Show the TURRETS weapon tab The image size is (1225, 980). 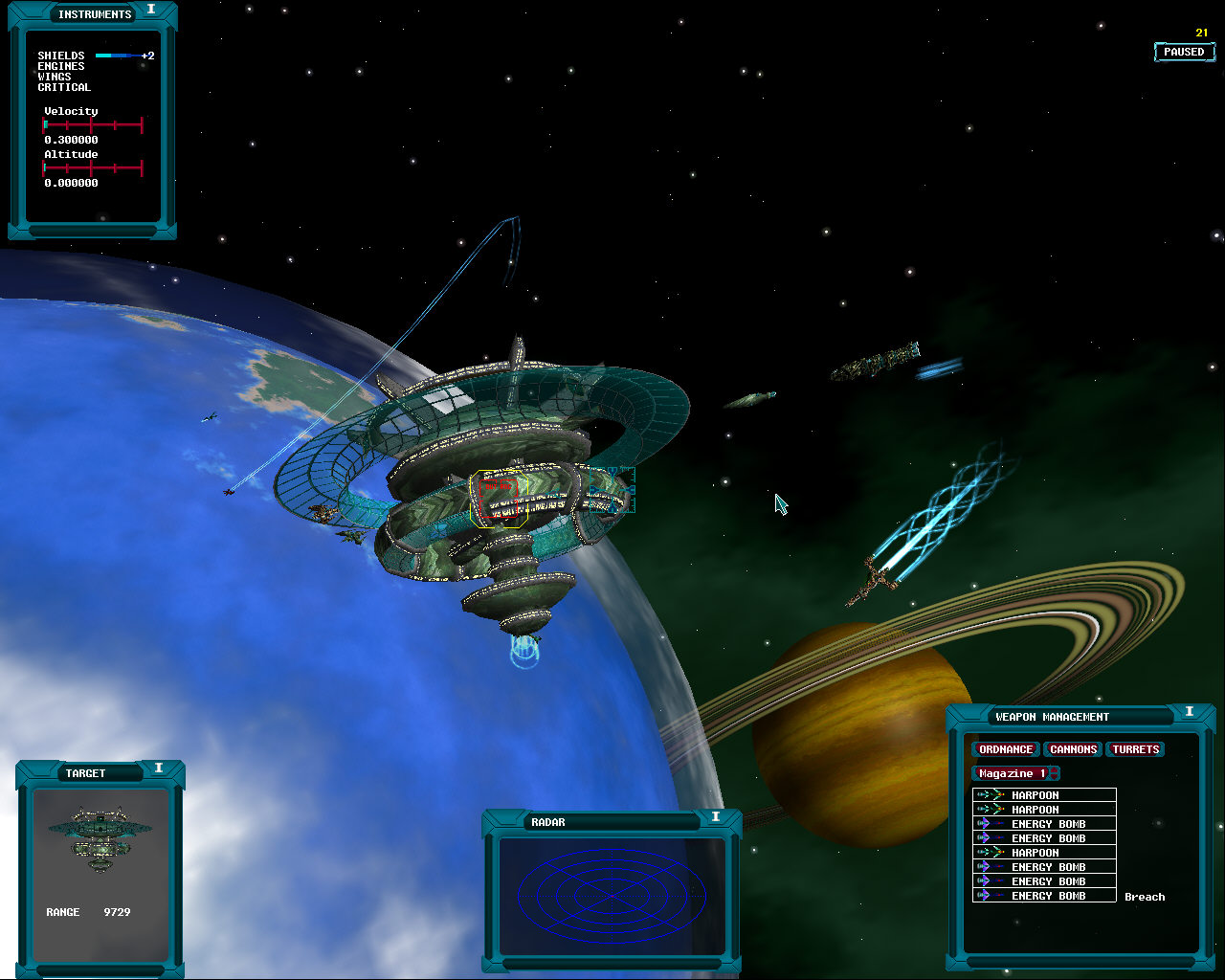point(1135,749)
